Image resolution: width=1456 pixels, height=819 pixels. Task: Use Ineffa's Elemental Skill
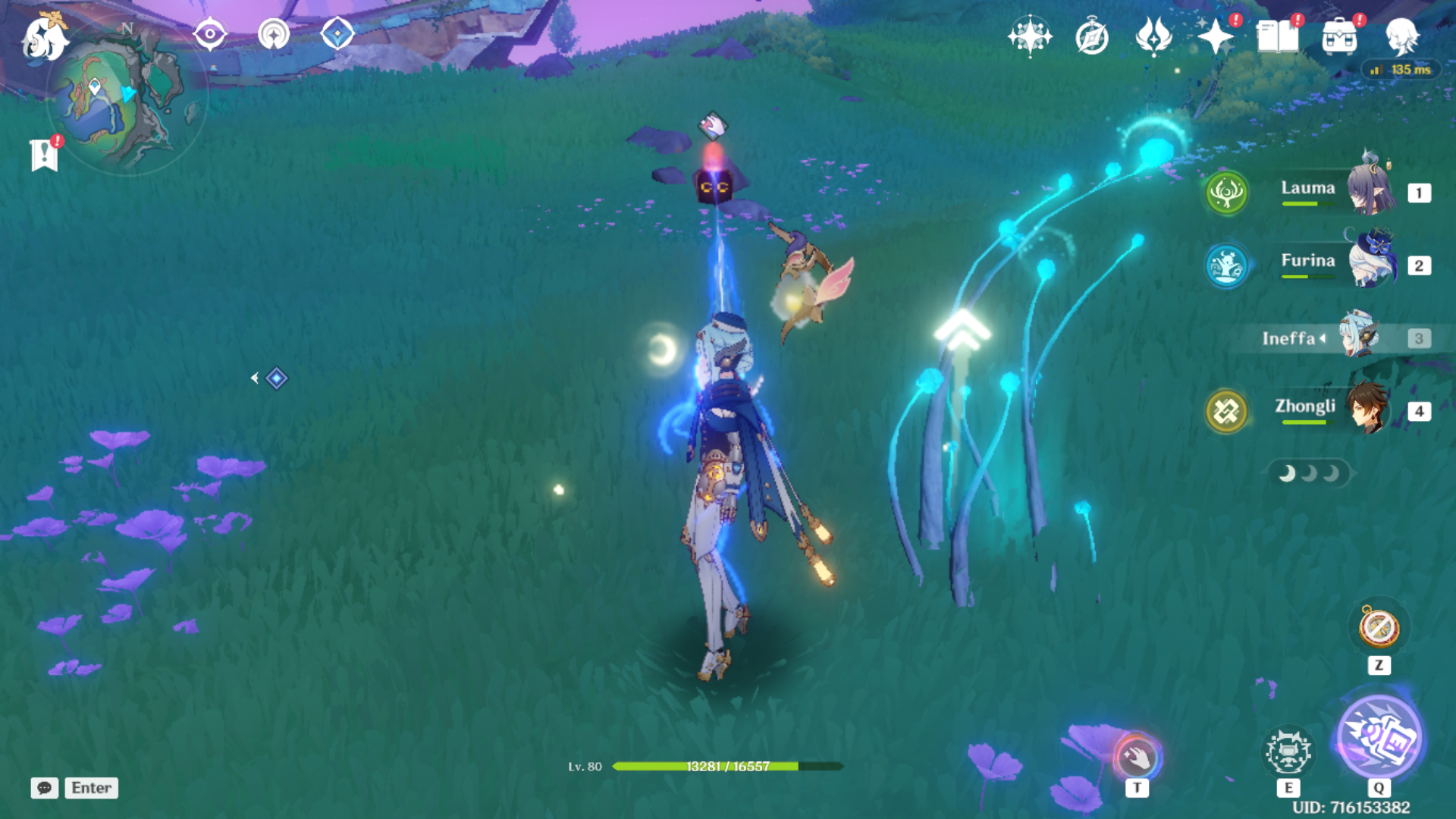point(1288,752)
